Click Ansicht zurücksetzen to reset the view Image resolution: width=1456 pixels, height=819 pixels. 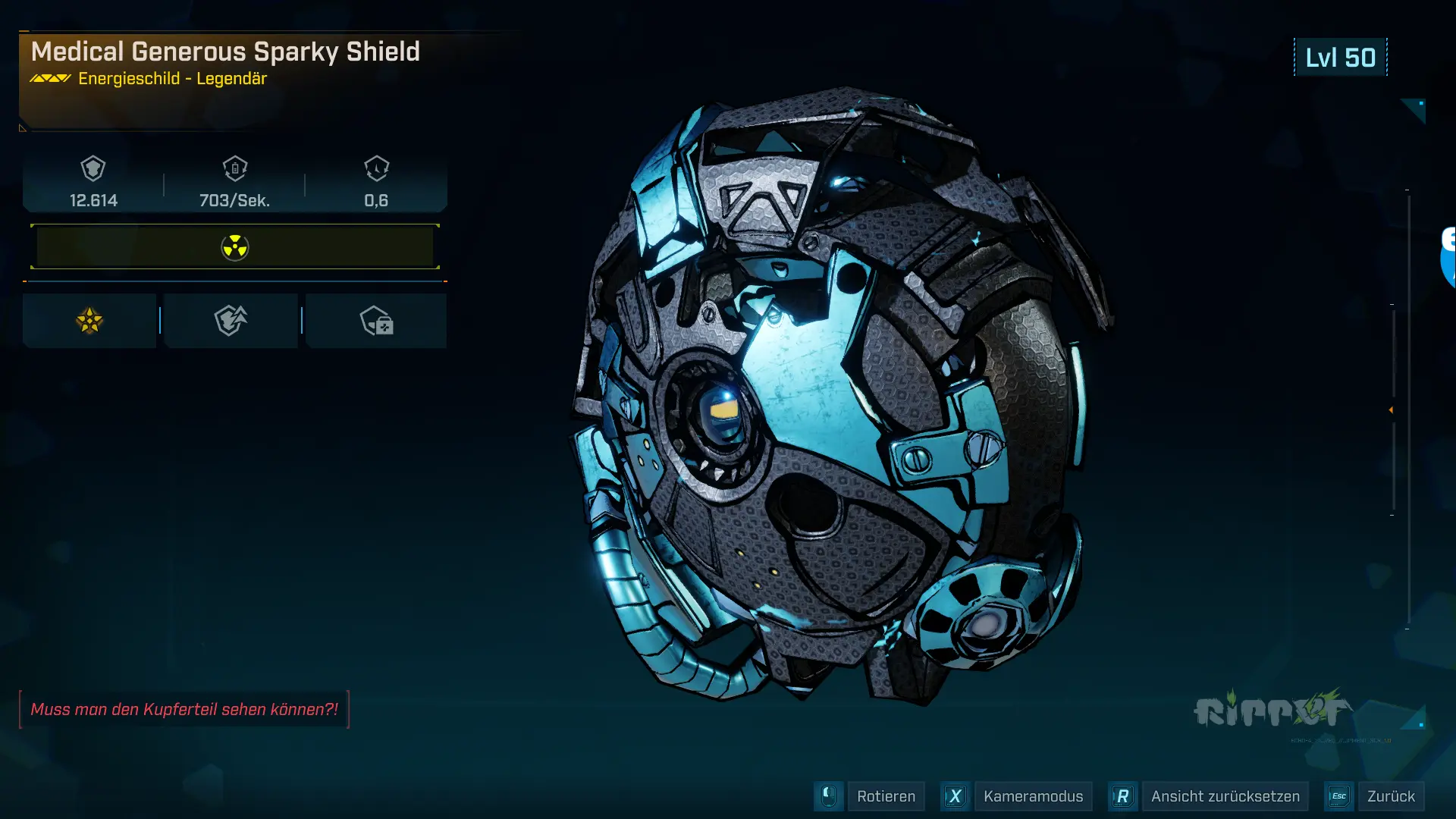point(1226,796)
